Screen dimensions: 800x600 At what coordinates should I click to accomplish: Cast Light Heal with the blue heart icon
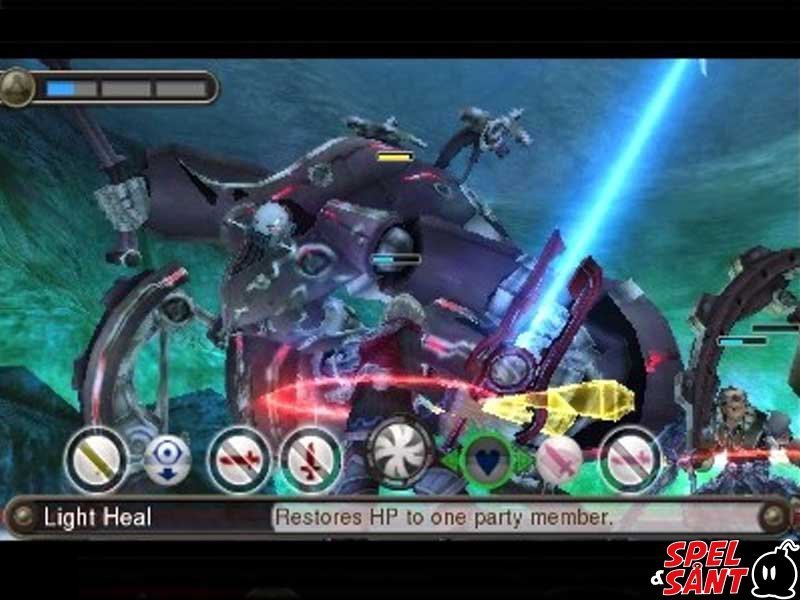click(488, 461)
